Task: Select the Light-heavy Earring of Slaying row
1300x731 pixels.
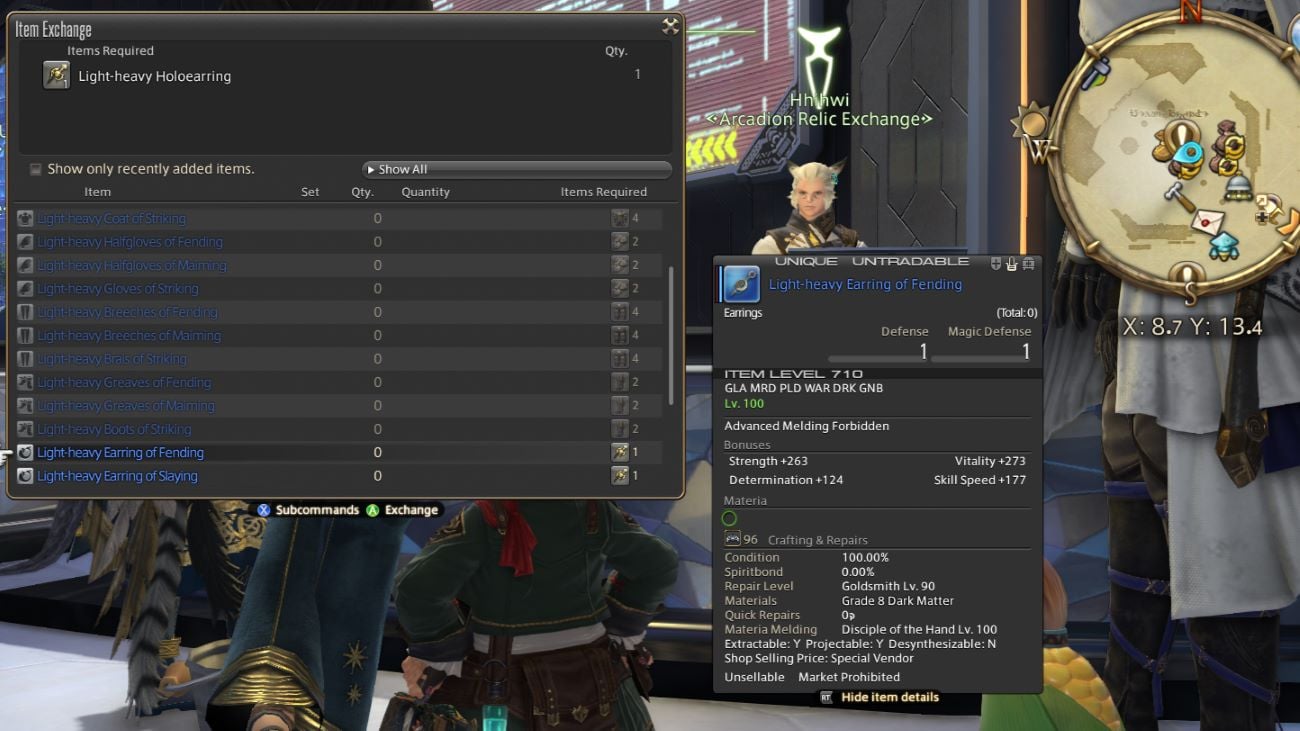Action: point(117,475)
